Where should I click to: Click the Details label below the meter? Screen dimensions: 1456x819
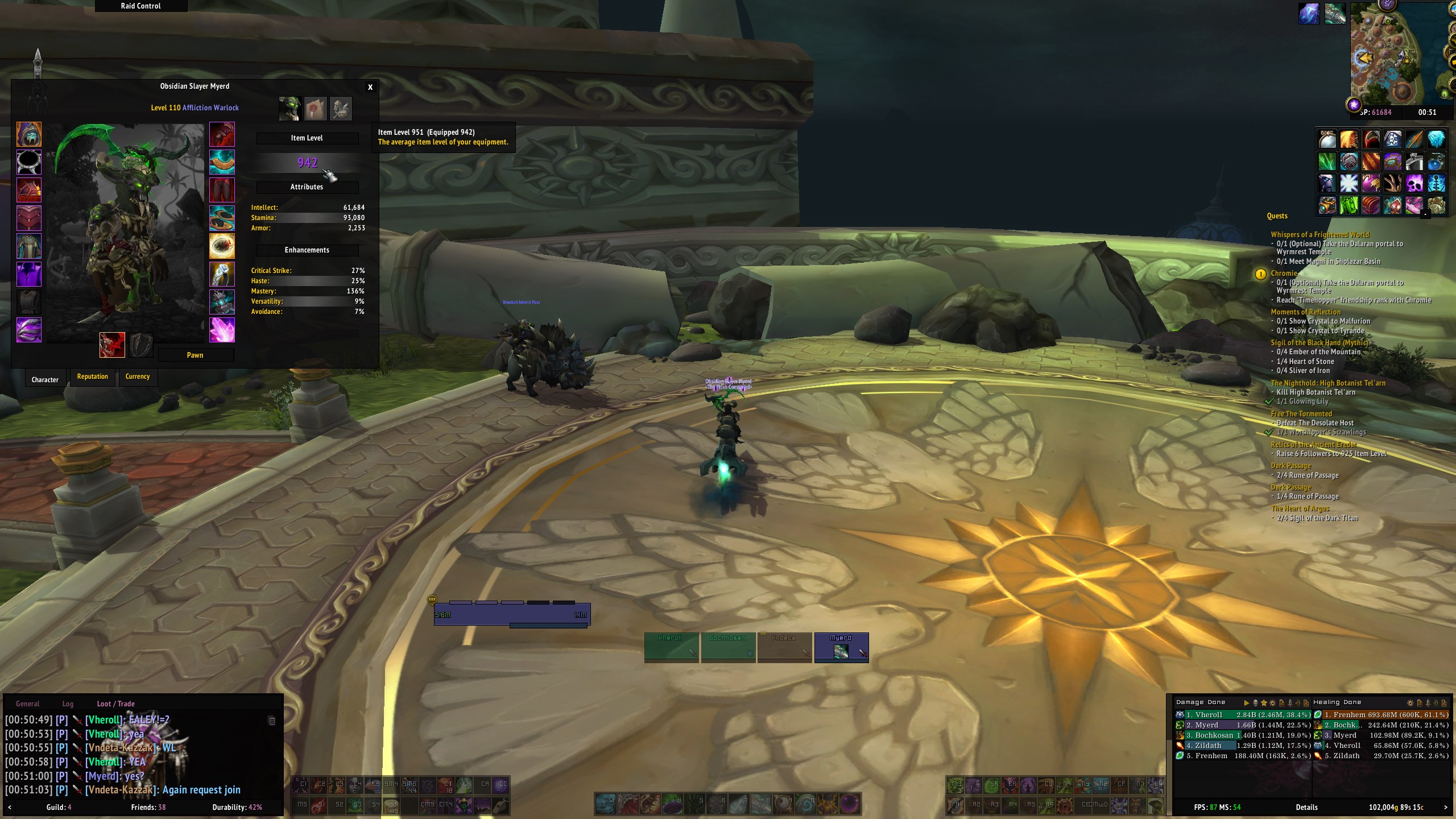pos(1306,807)
